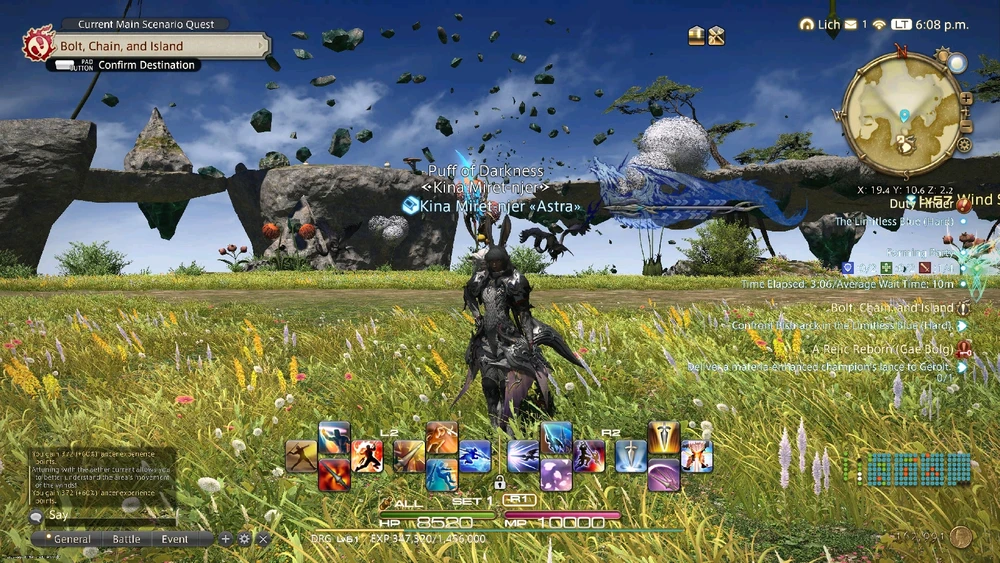Image resolution: width=1000 pixels, height=563 pixels.
Task: Trigger the red flaming spear ability
Action: (334, 473)
